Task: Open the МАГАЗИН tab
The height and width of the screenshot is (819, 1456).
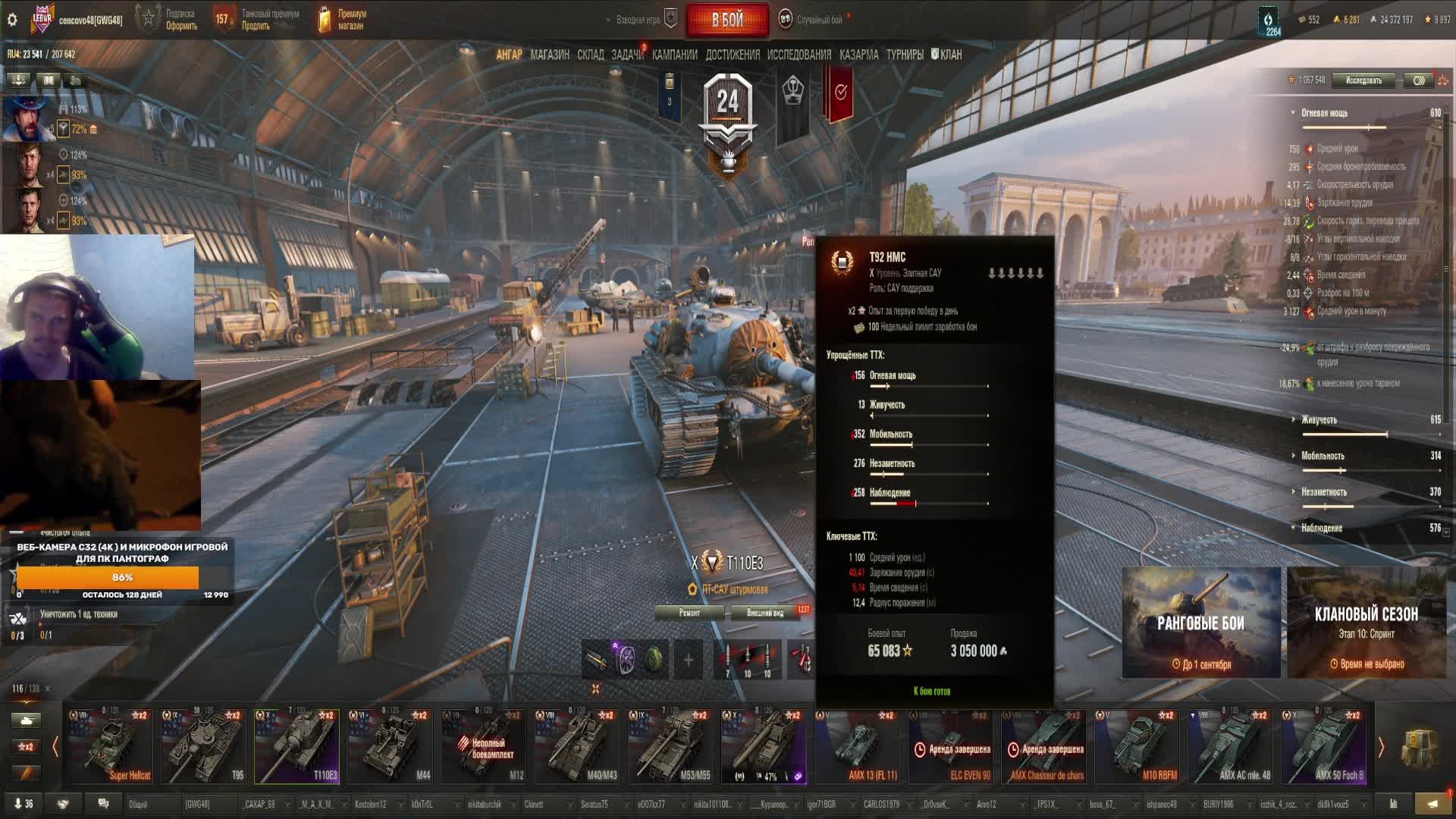Action: coord(550,55)
